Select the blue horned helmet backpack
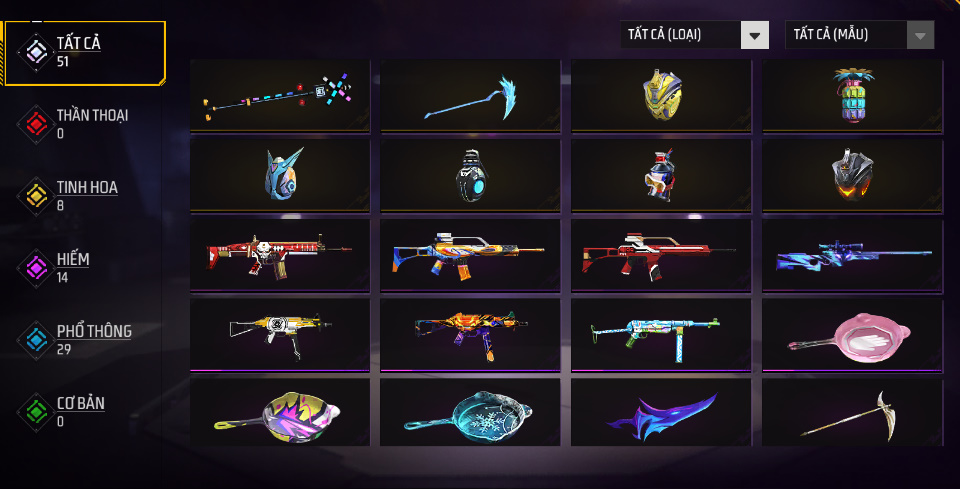Screen dimensions: 960x489 (279, 174)
